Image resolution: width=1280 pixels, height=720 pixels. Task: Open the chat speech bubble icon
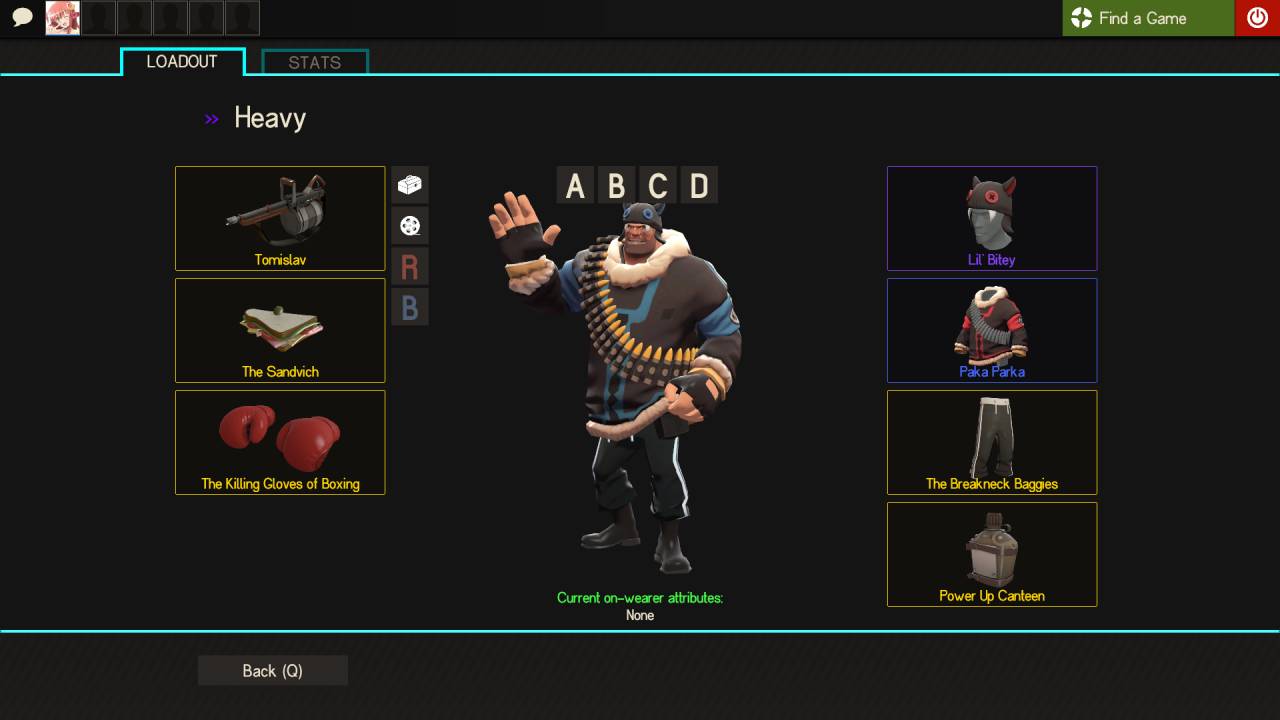[22, 17]
